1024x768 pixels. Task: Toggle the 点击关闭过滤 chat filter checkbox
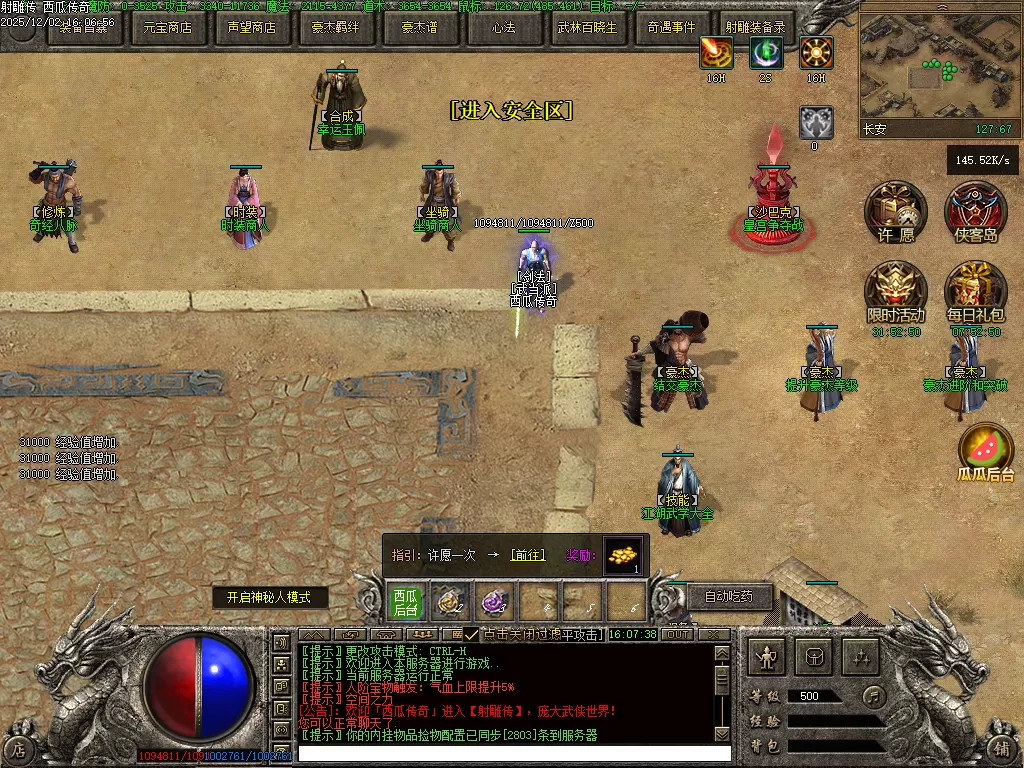(x=471, y=635)
